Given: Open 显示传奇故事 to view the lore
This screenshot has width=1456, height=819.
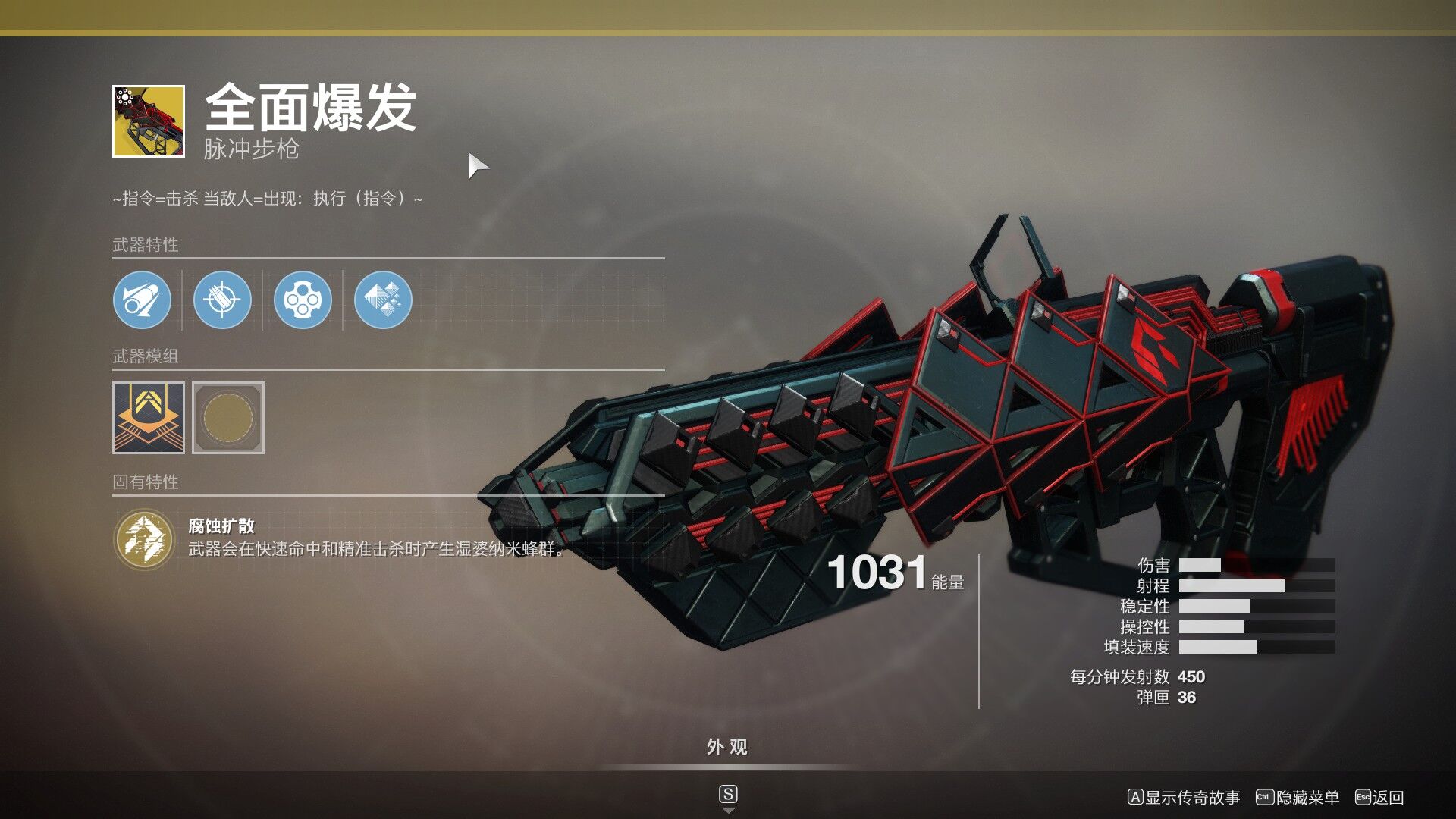Looking at the screenshot, I should tap(1187, 798).
